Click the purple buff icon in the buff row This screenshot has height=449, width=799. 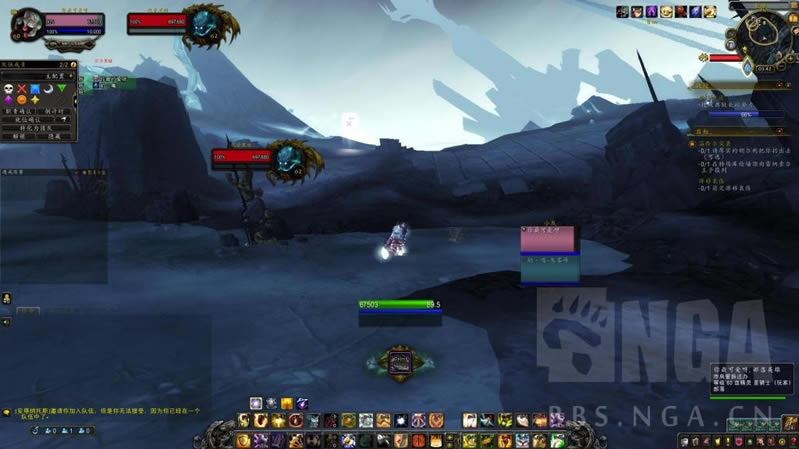coord(651,11)
